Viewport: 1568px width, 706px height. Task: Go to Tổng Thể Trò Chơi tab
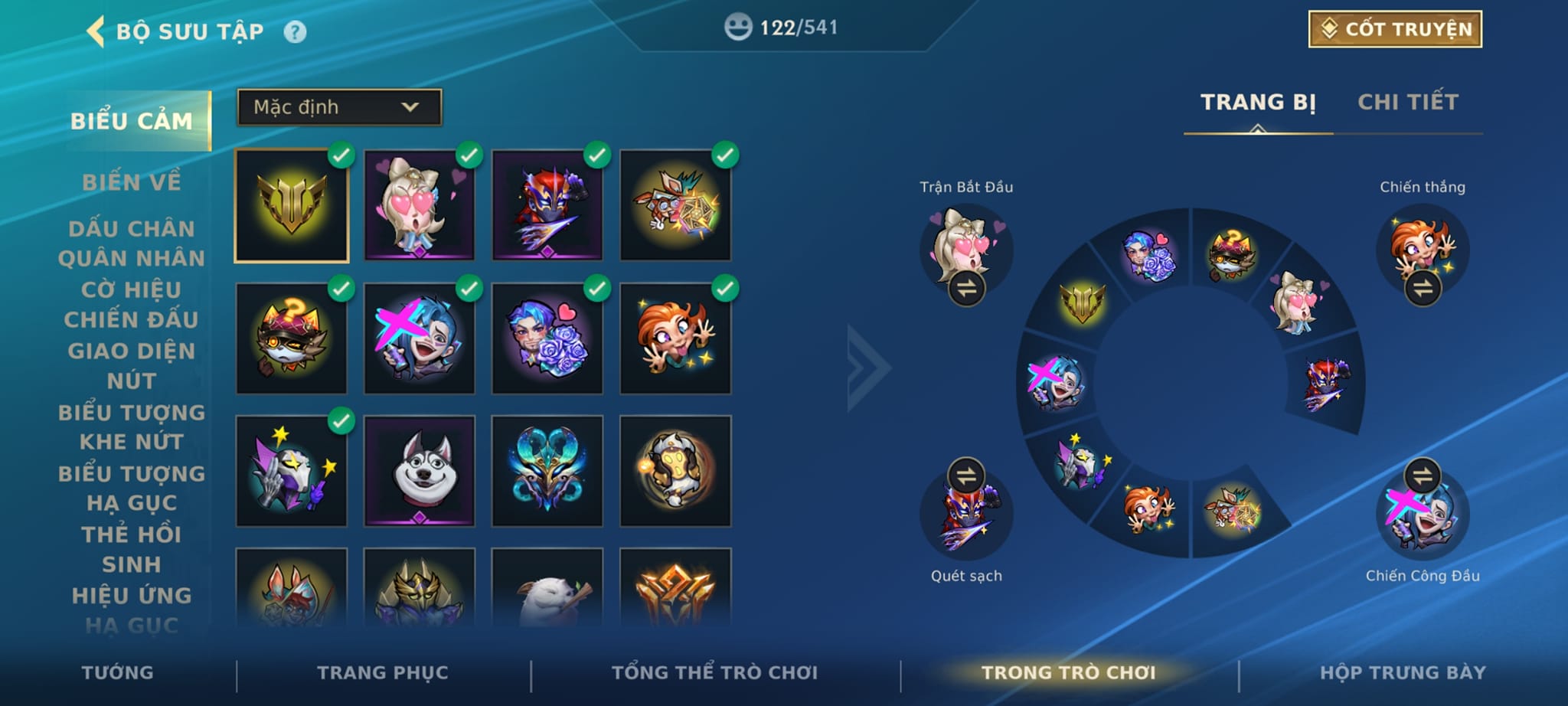point(714,672)
